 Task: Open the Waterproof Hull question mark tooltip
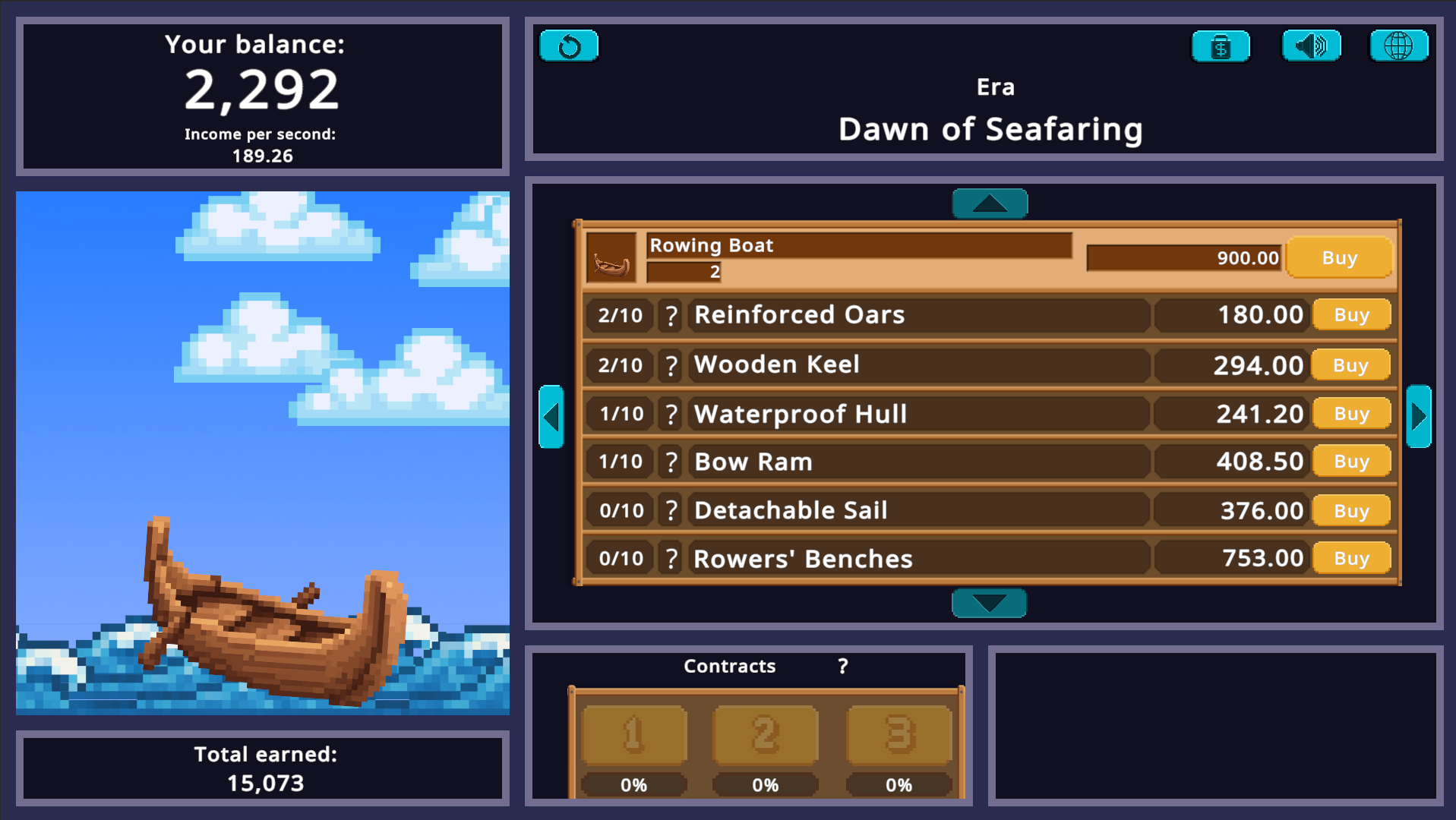[671, 414]
